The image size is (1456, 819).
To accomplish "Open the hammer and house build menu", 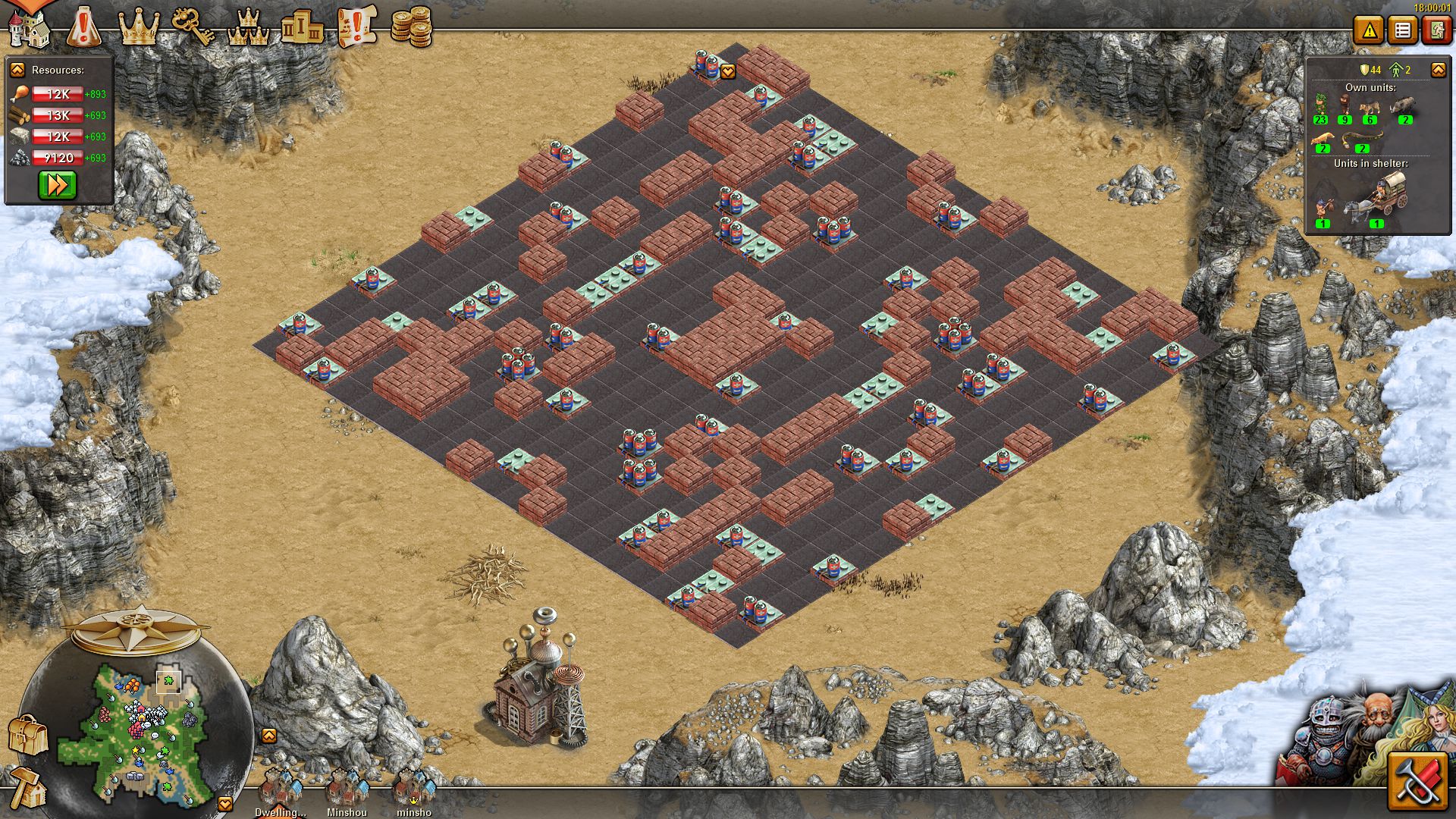I will (27, 787).
